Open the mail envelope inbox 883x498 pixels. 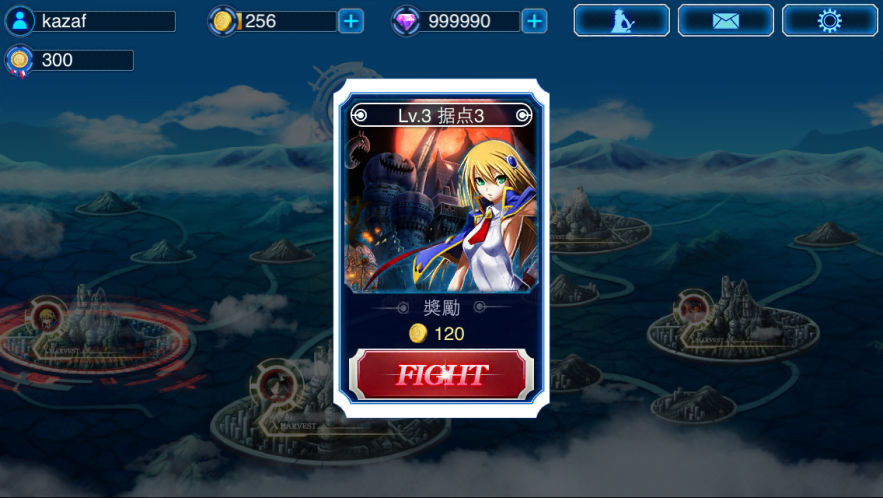coord(725,21)
